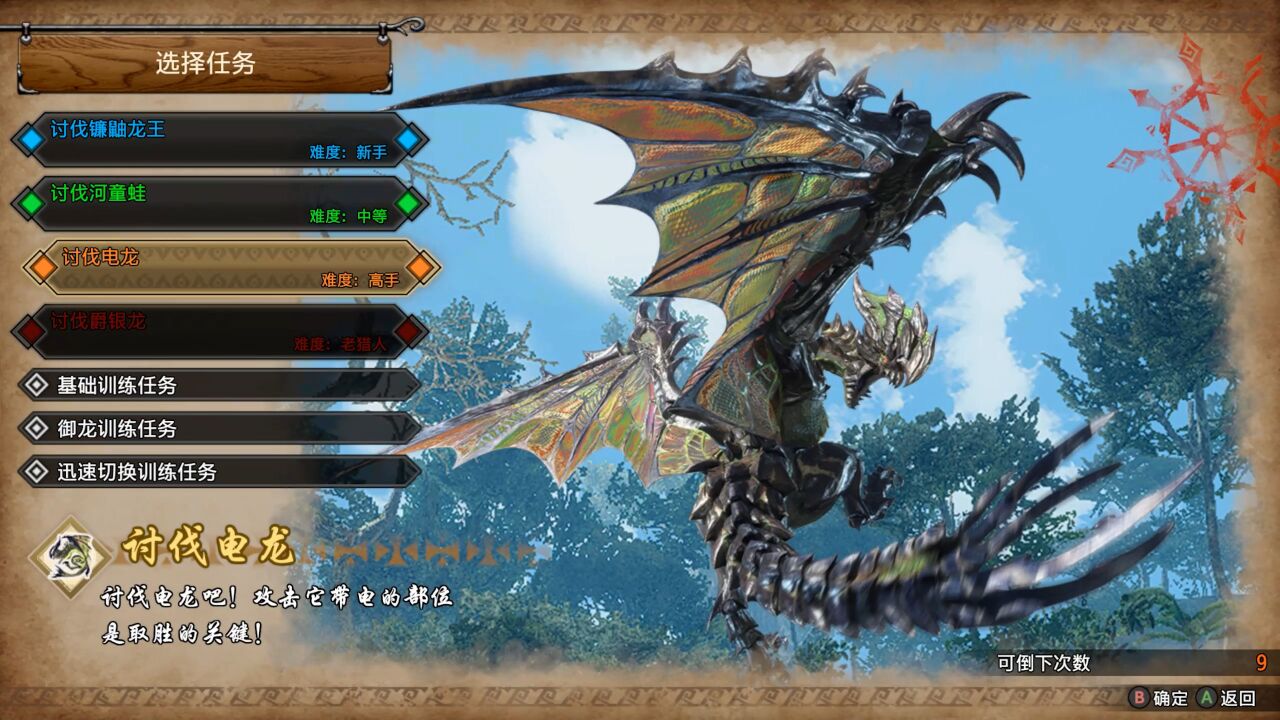Choose 迅速切换训练任务 entry
Image resolution: width=1280 pixels, height=720 pixels.
220,472
